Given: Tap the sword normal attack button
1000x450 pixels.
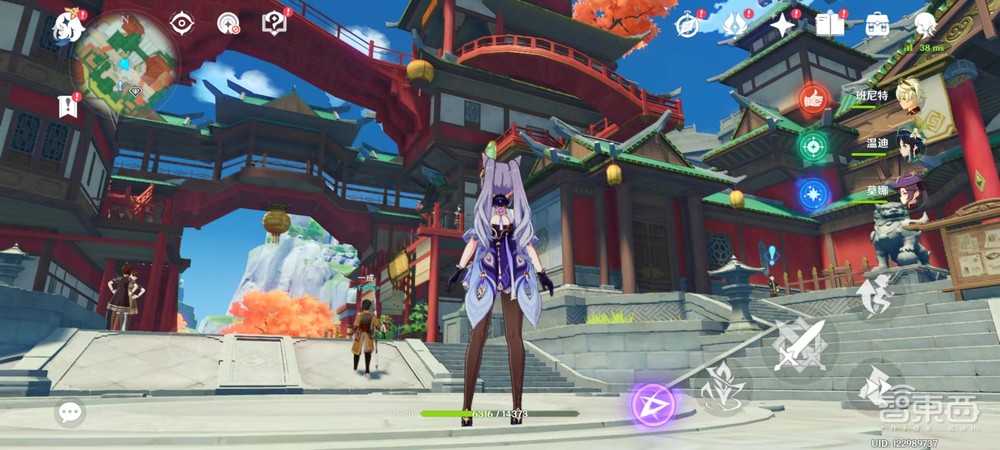Looking at the screenshot, I should click(x=799, y=347).
